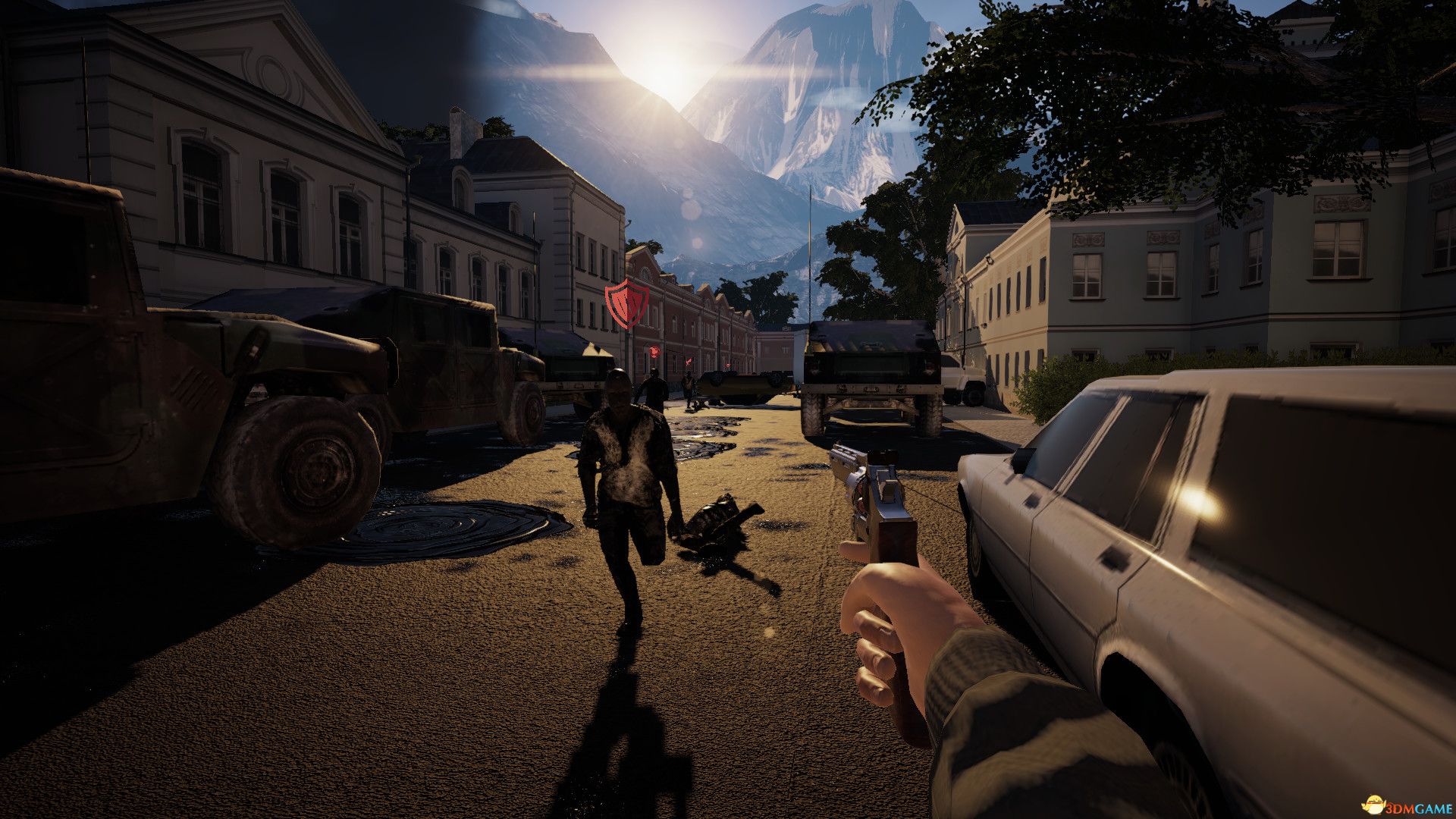Click the large red shield objective marker

[626, 302]
